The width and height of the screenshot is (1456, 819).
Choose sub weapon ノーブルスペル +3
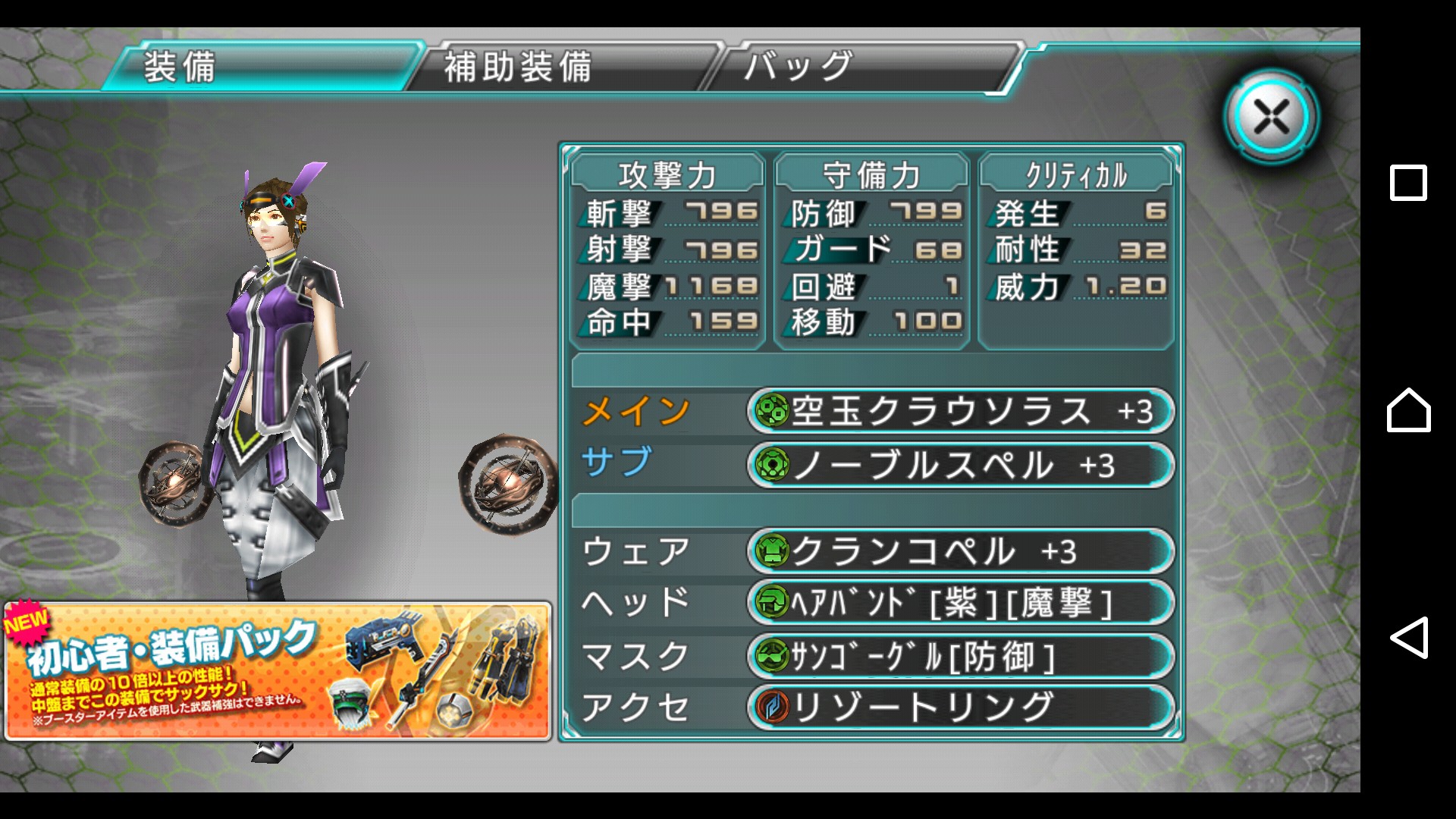tap(959, 465)
